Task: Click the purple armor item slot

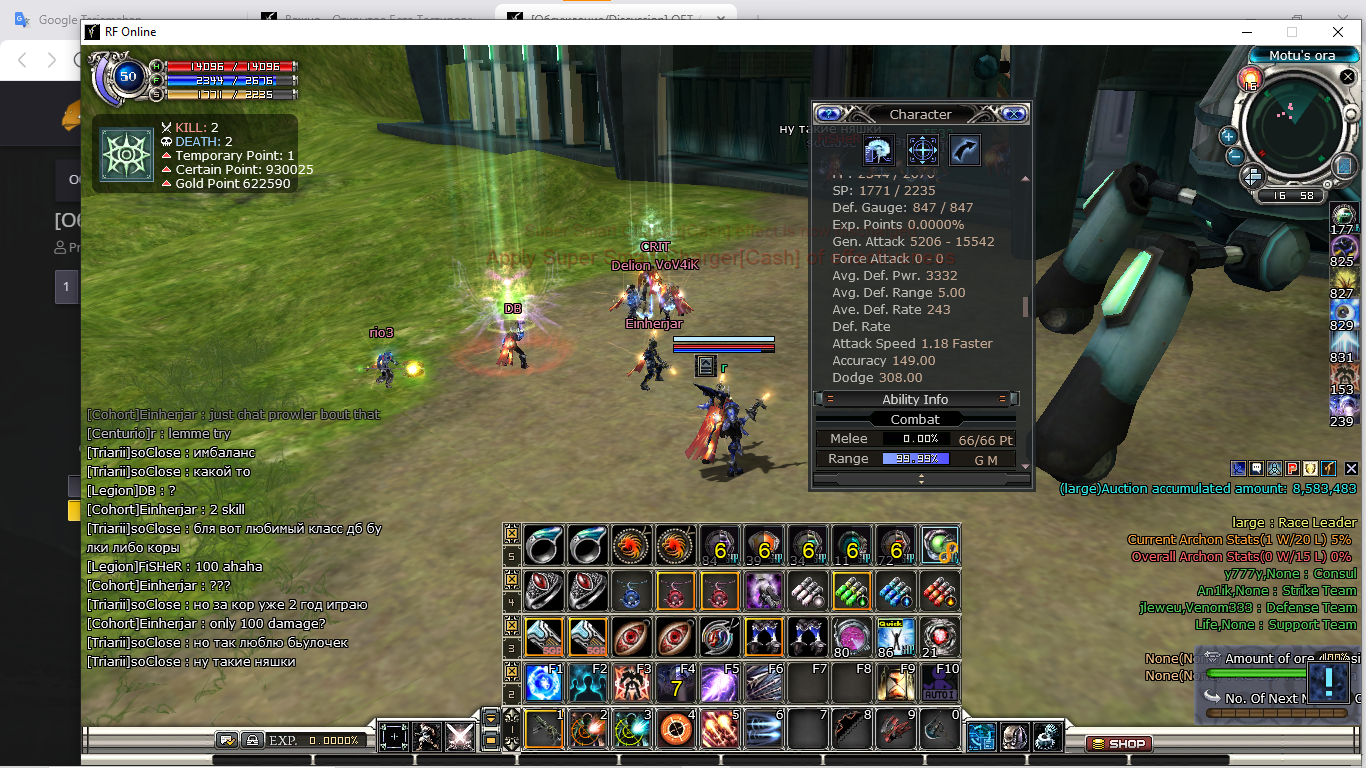Action: (764, 591)
